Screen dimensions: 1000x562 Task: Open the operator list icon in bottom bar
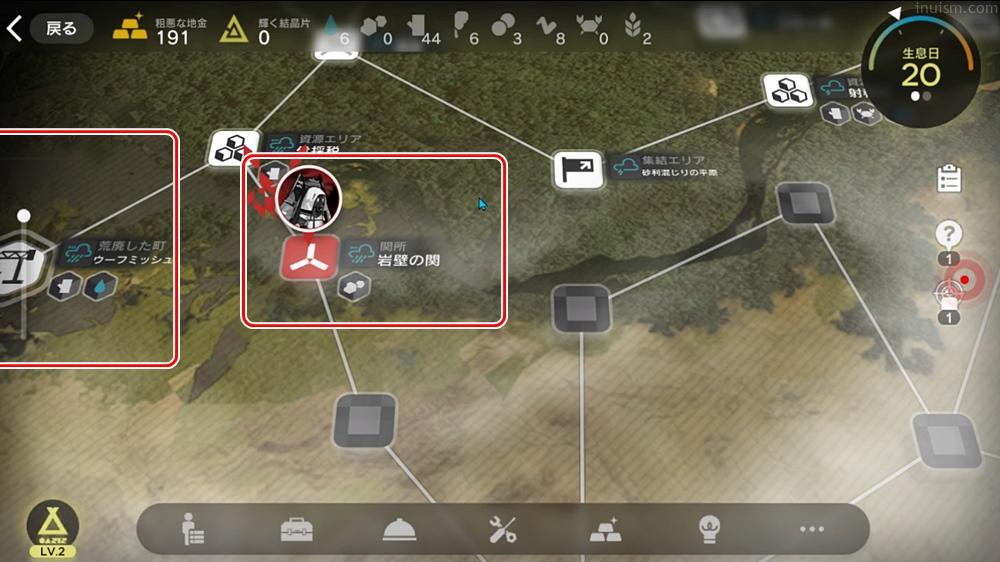point(191,530)
